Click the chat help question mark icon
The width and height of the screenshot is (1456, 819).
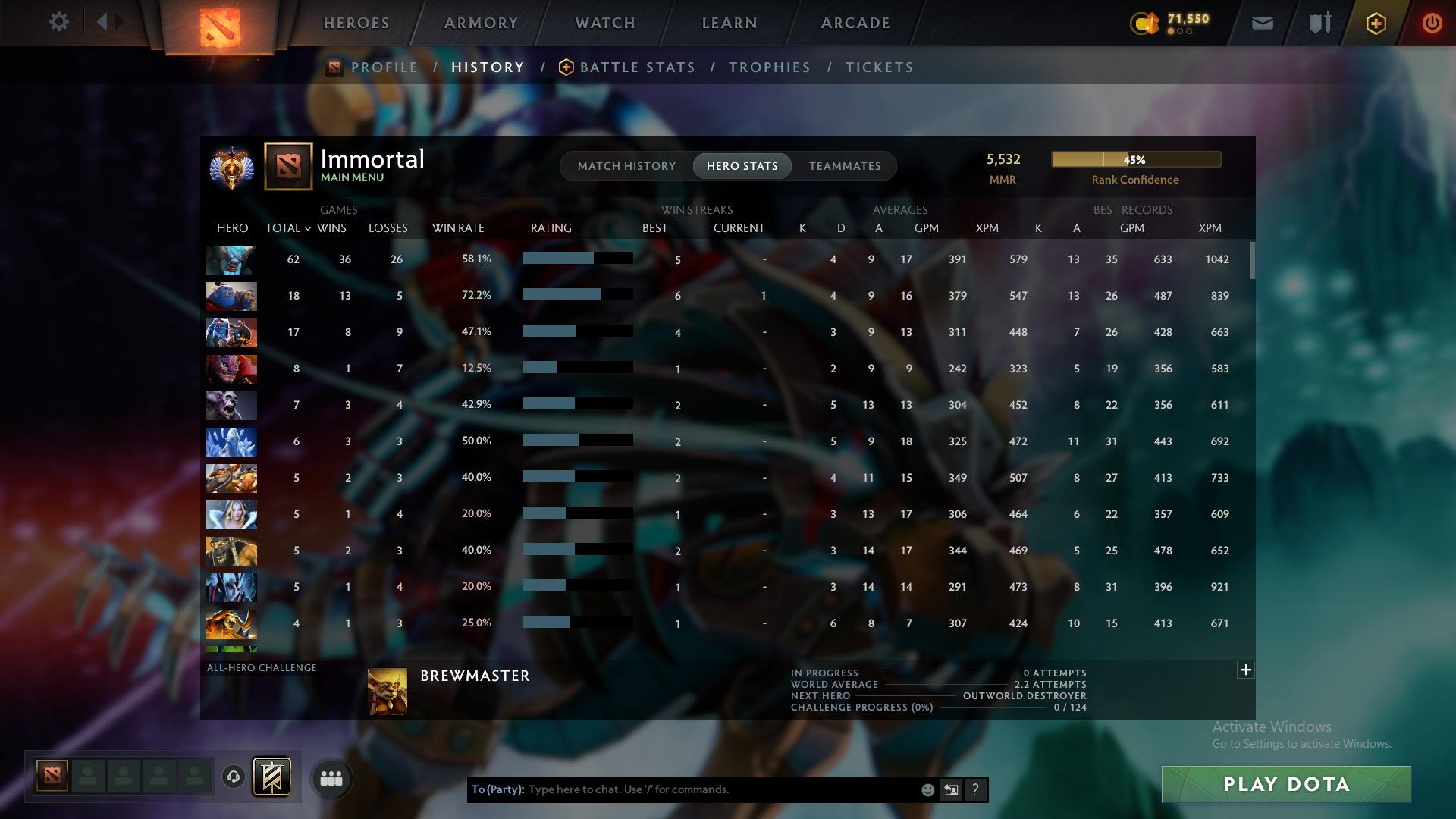[975, 789]
